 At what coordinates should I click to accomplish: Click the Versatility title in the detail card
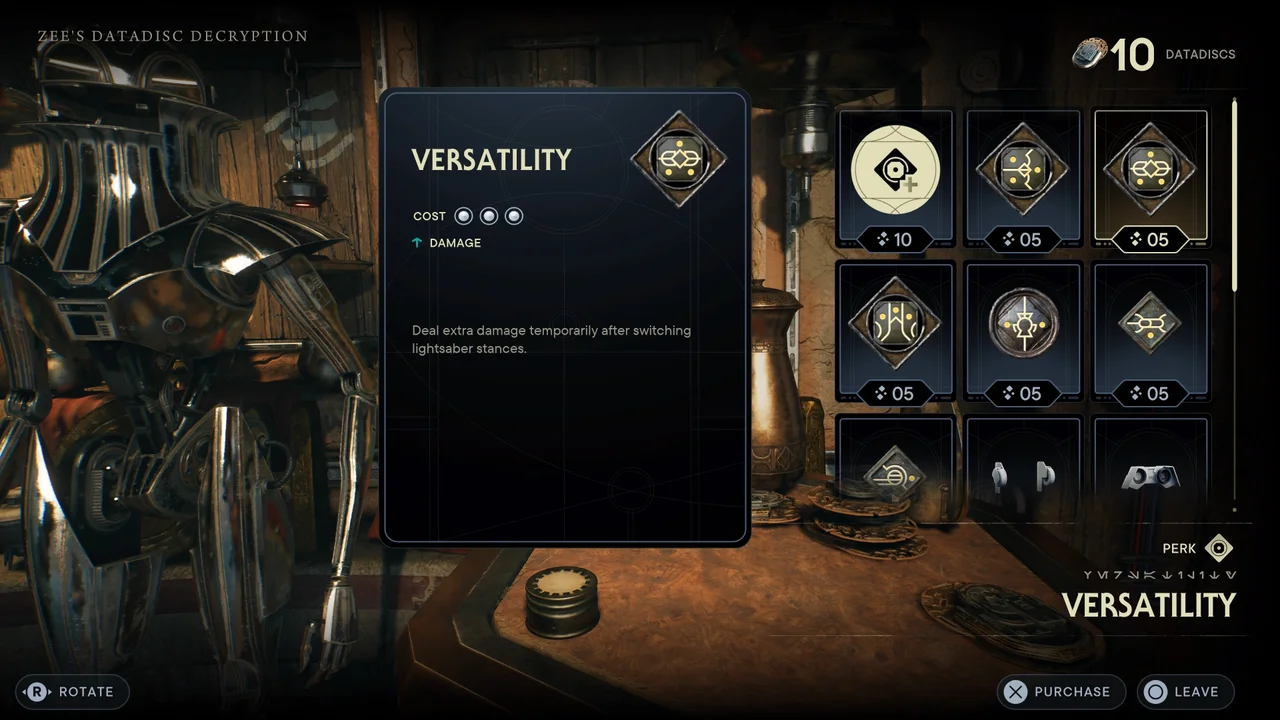pyautogui.click(x=490, y=160)
